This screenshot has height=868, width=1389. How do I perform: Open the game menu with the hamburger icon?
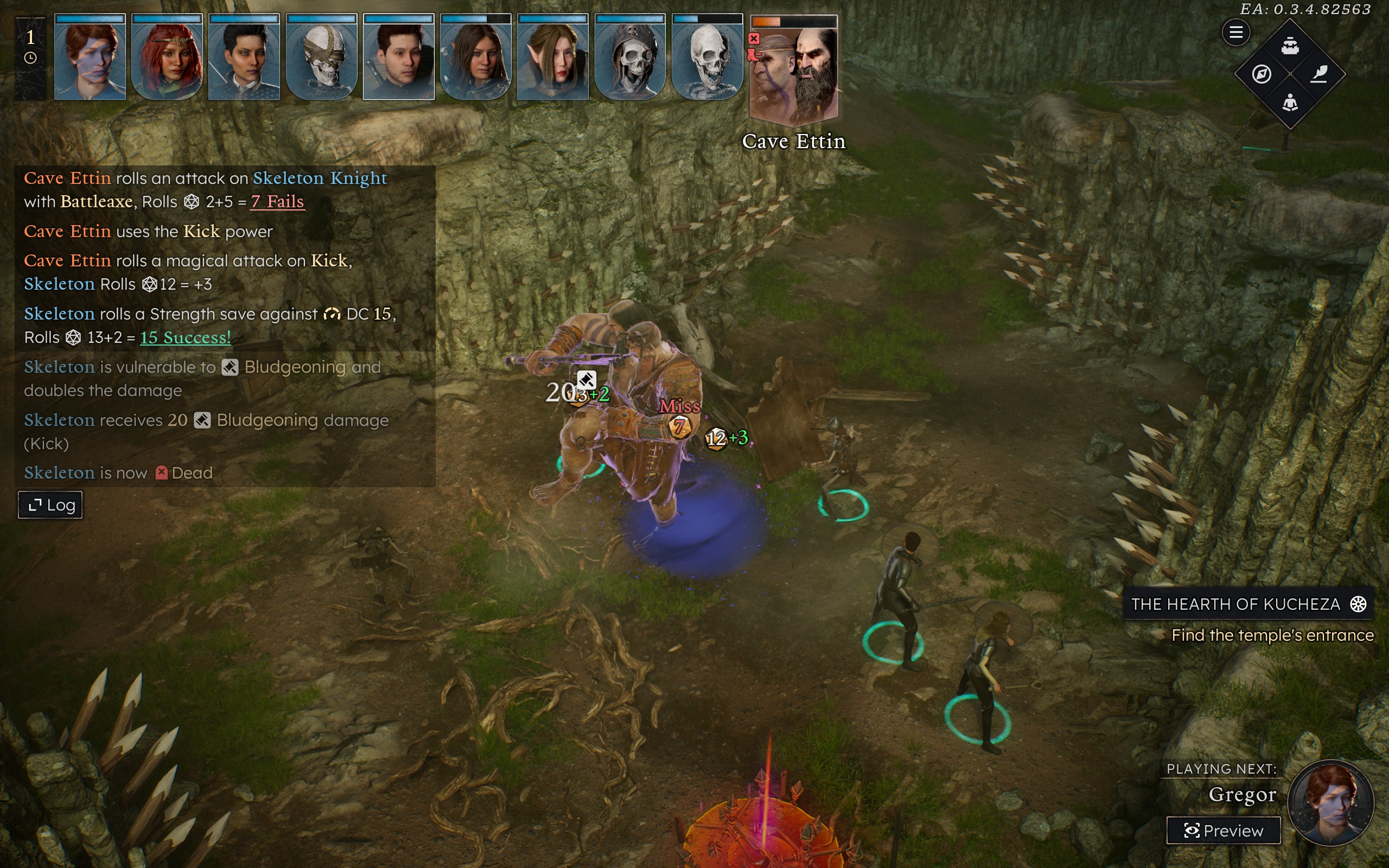click(x=1237, y=32)
